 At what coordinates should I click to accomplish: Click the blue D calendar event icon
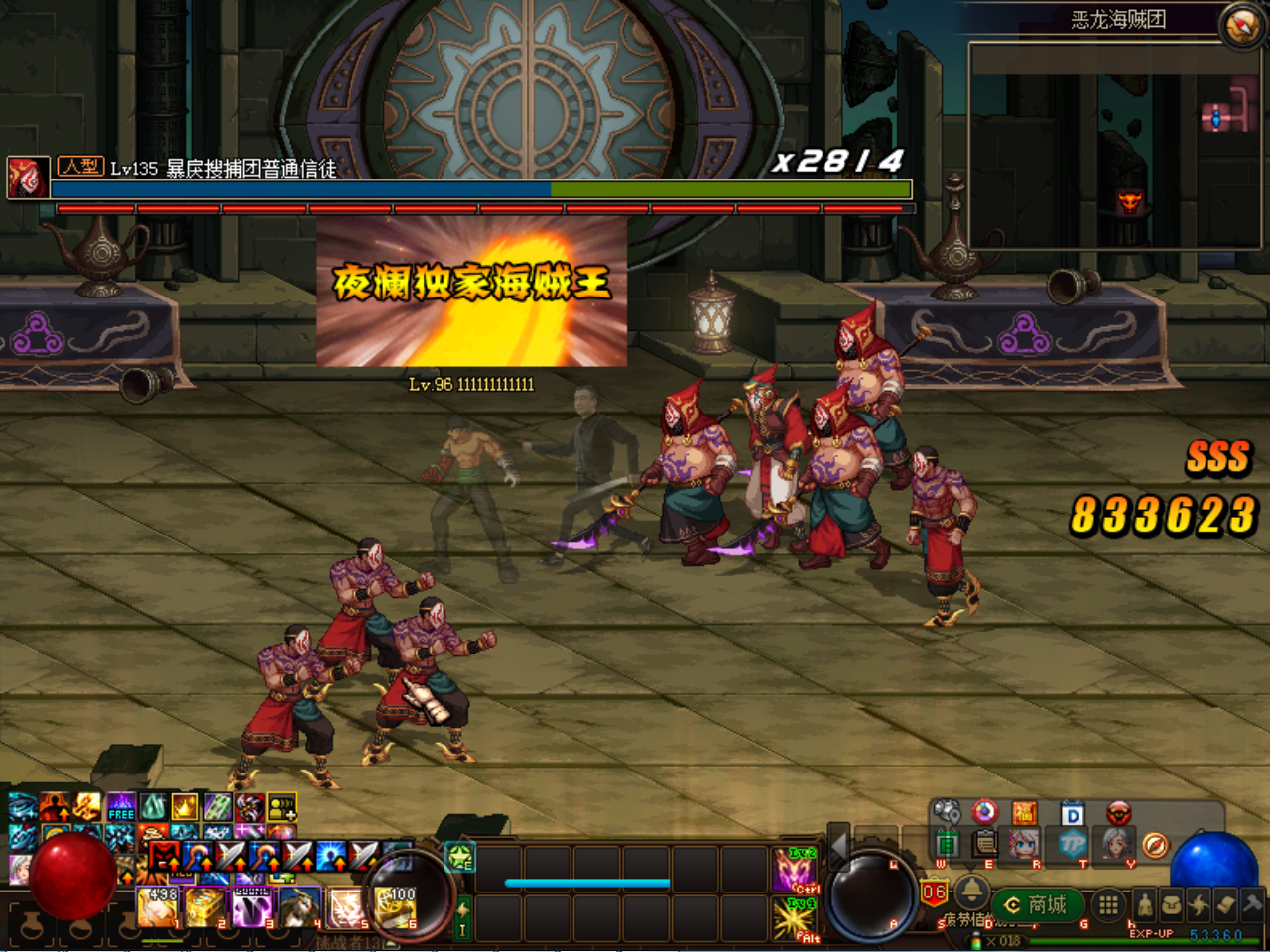click(1071, 814)
